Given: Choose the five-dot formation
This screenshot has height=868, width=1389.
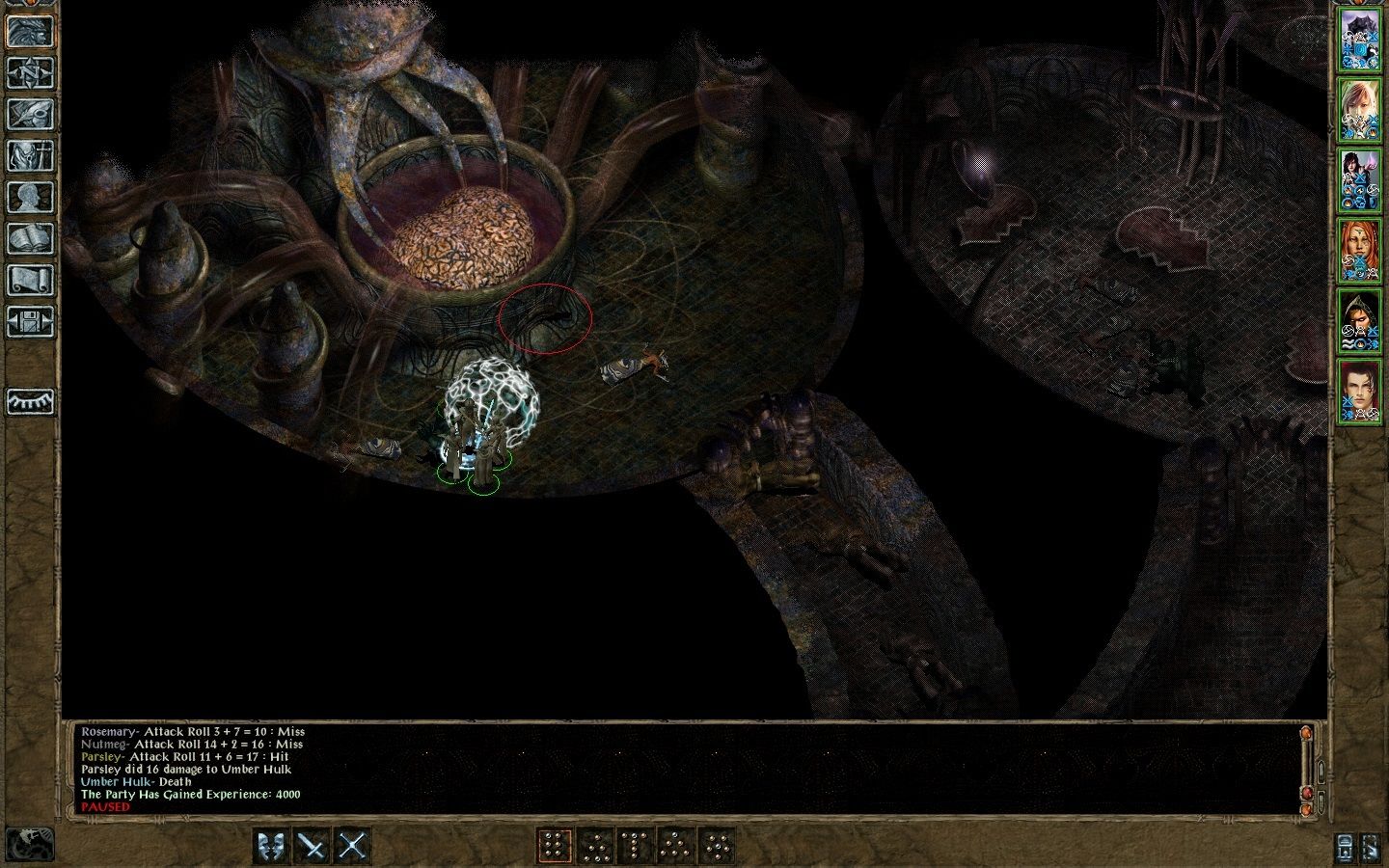Looking at the screenshot, I should point(675,846).
